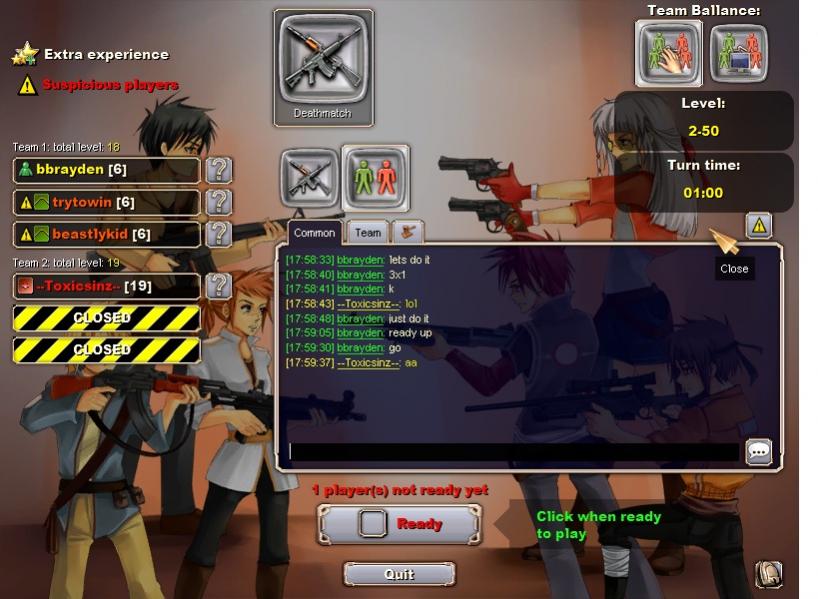Select player beastlykid in the list
The width and height of the screenshot is (818, 599).
point(106,235)
